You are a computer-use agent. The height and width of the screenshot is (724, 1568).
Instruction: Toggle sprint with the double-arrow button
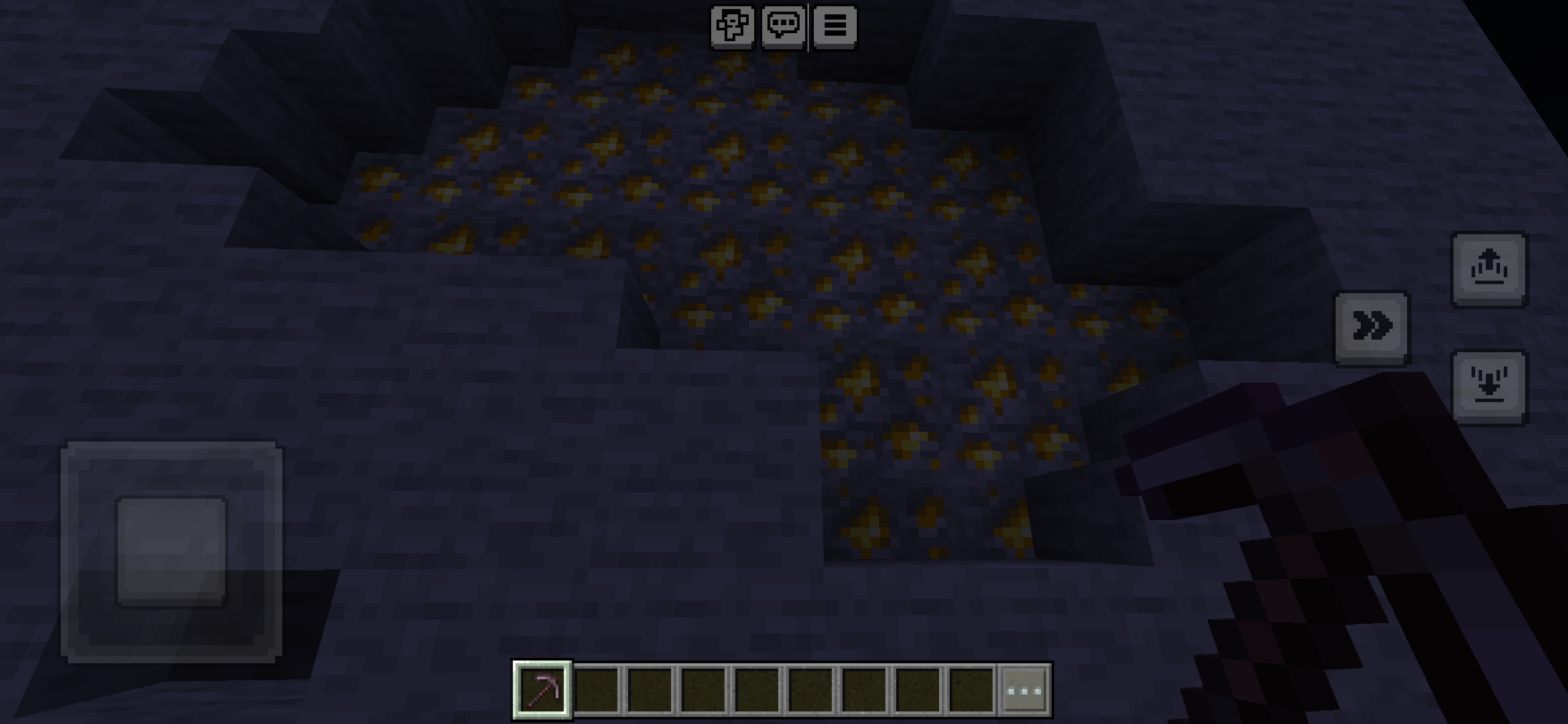(1372, 328)
